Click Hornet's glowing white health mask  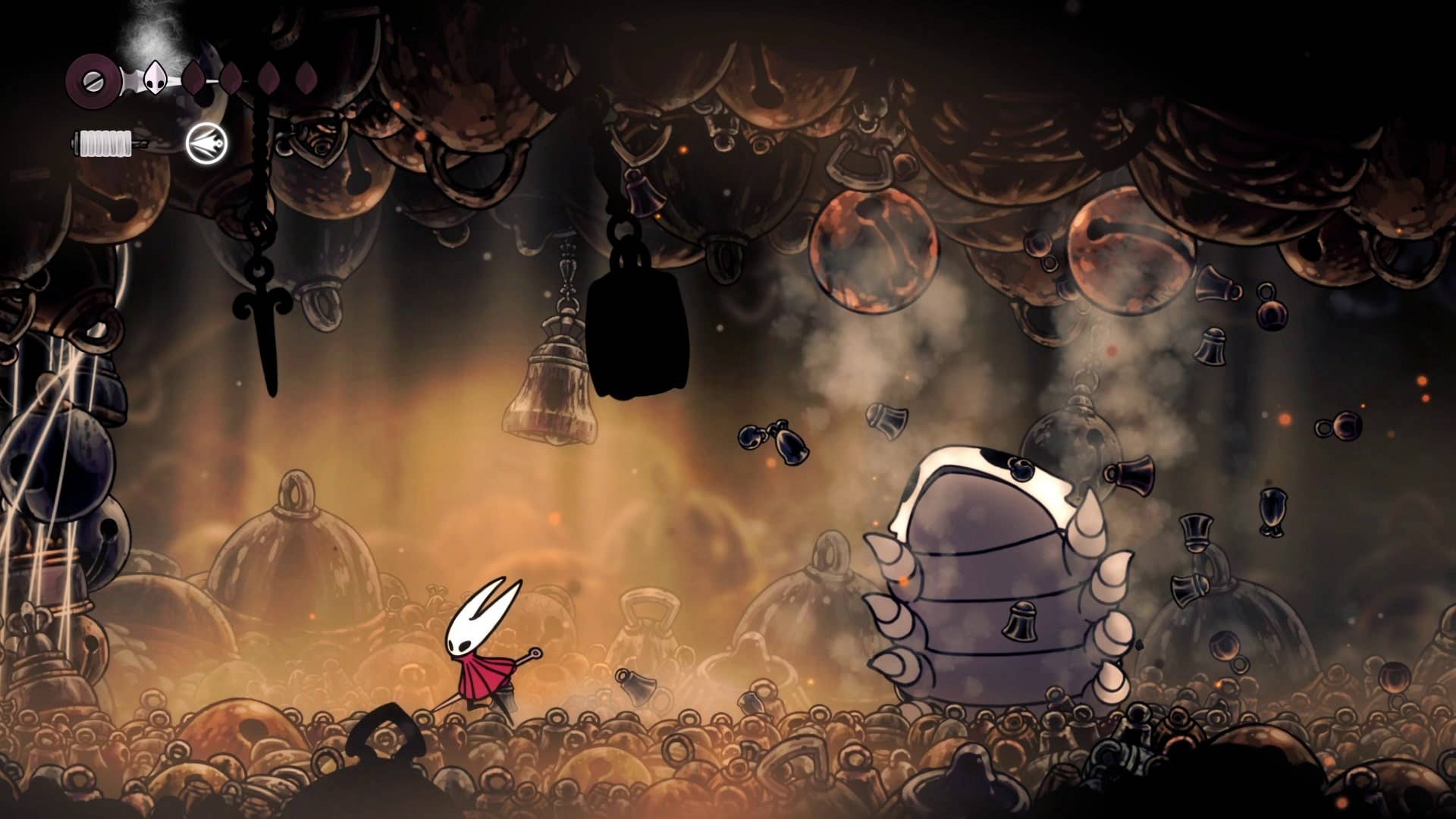157,76
